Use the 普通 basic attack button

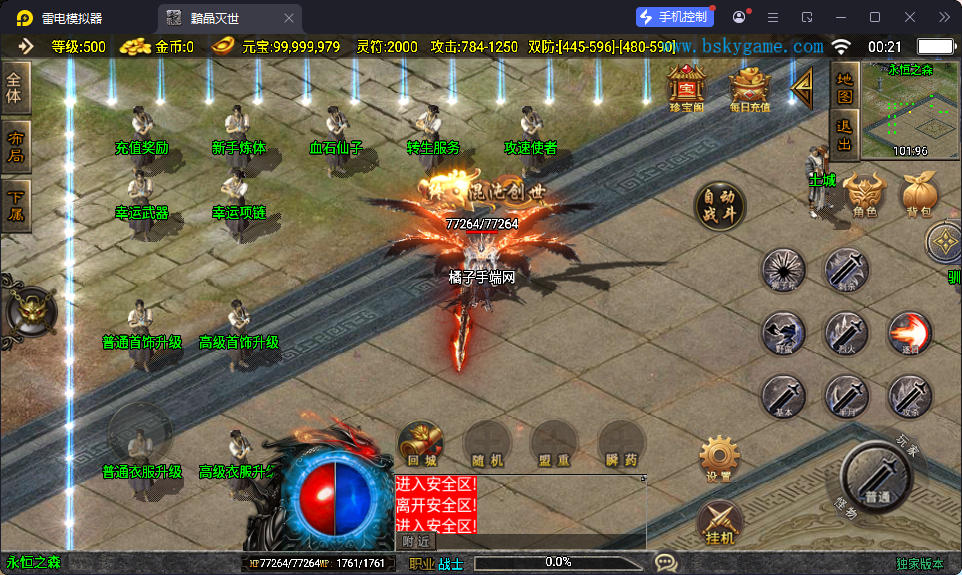877,476
